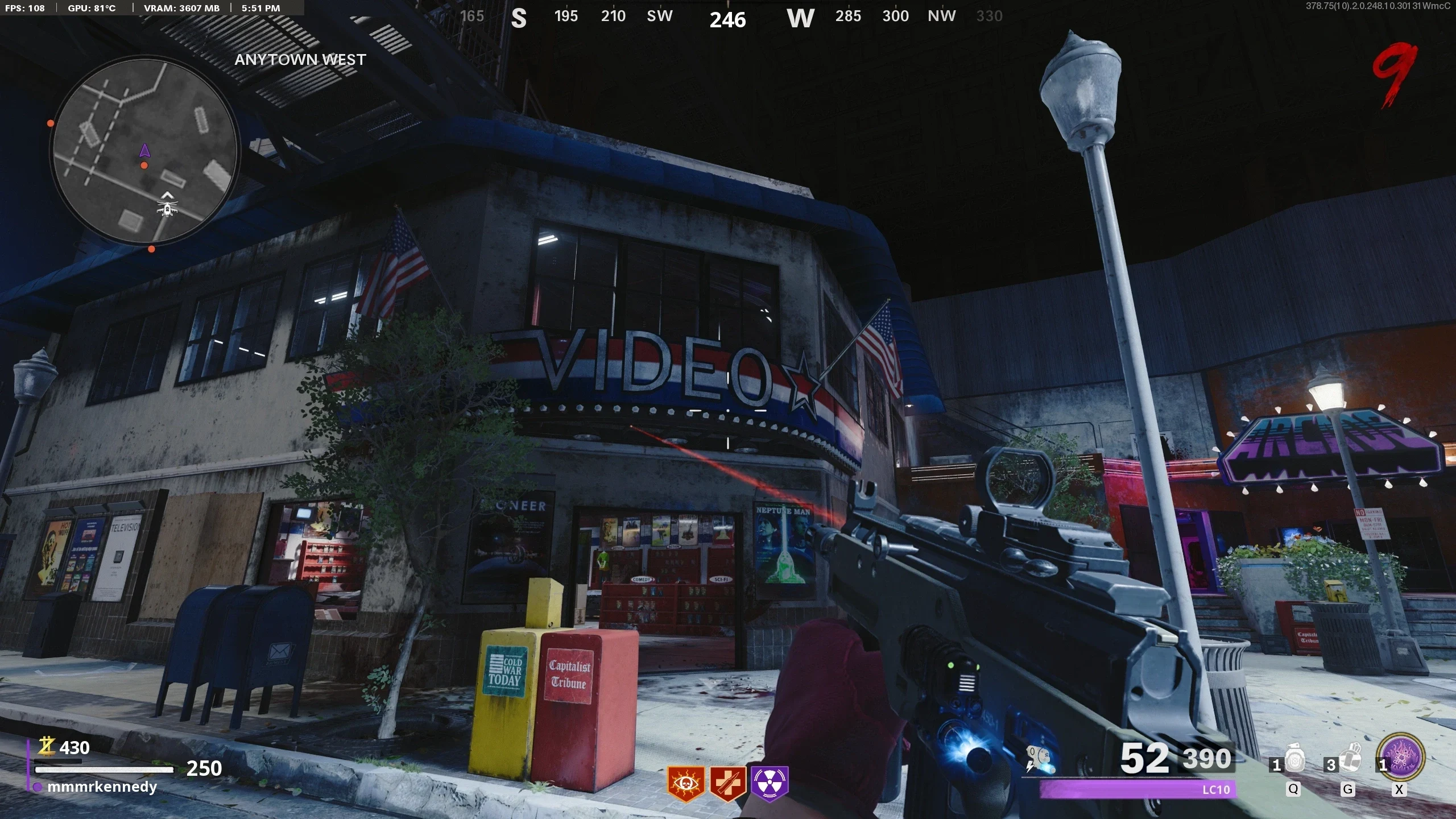Screen dimensions: 1456x819
Task: Click the LC10 weapon name bar
Action: pos(1137,789)
